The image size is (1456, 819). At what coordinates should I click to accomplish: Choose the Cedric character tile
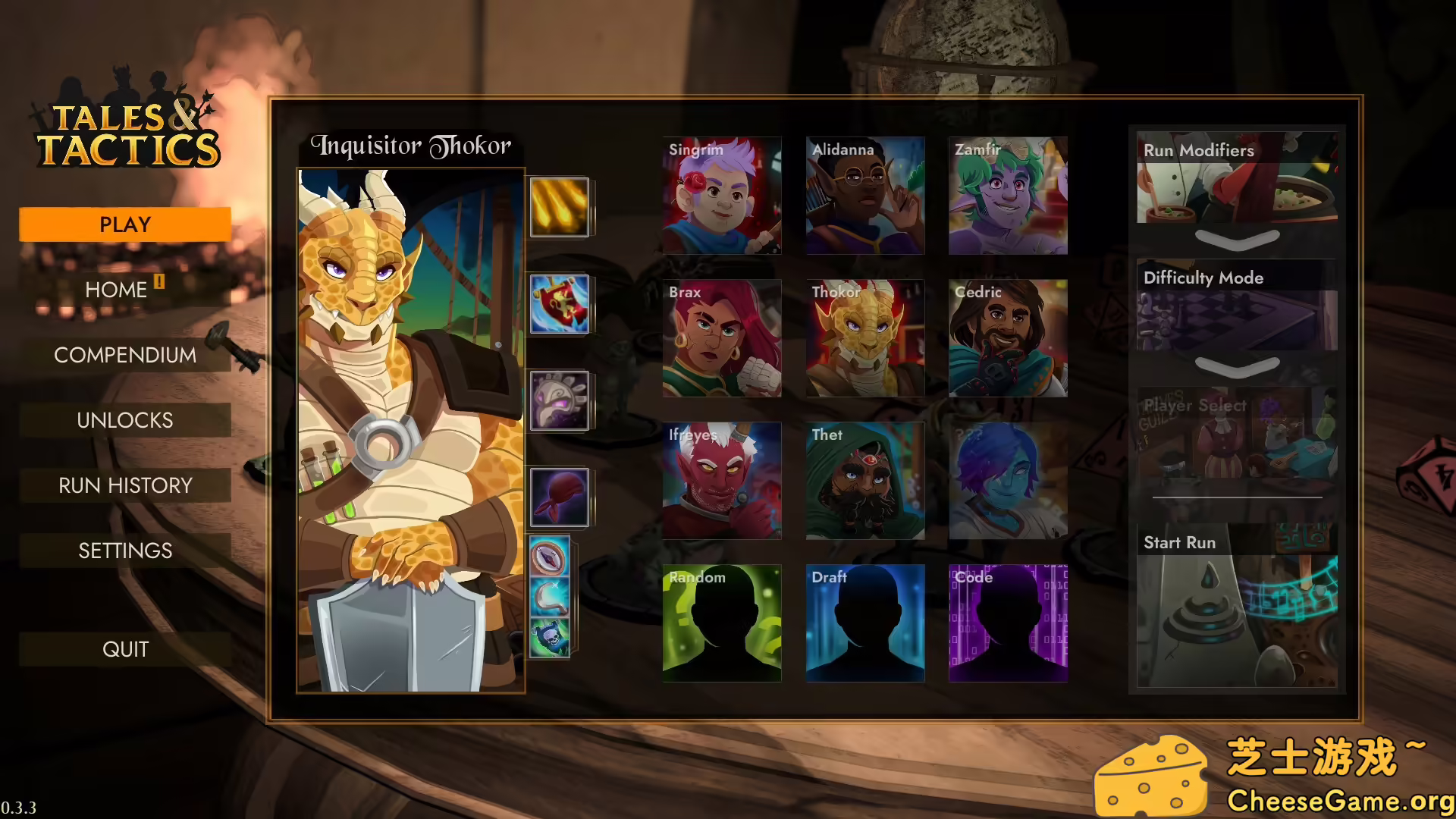pos(1008,338)
